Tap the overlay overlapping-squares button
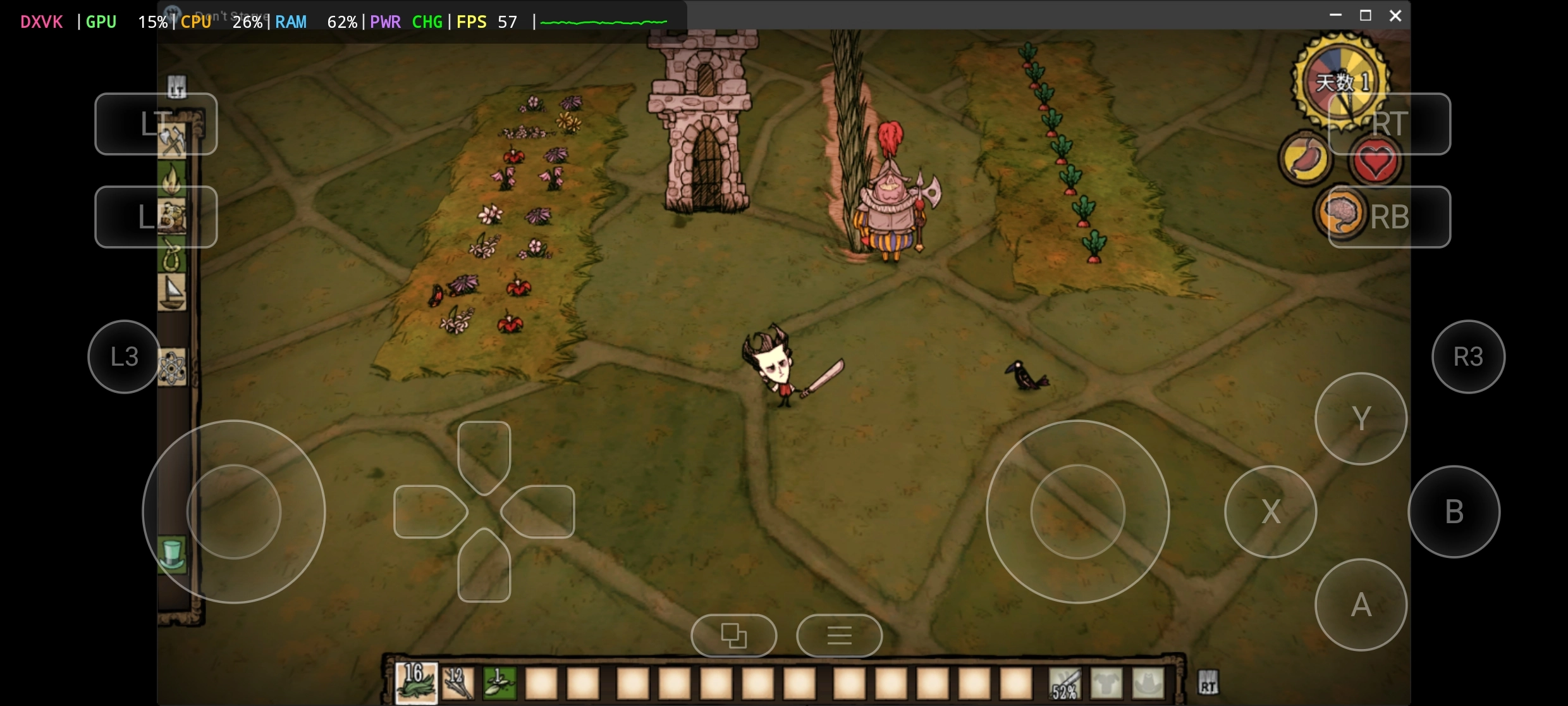The height and width of the screenshot is (706, 1568). (x=733, y=635)
